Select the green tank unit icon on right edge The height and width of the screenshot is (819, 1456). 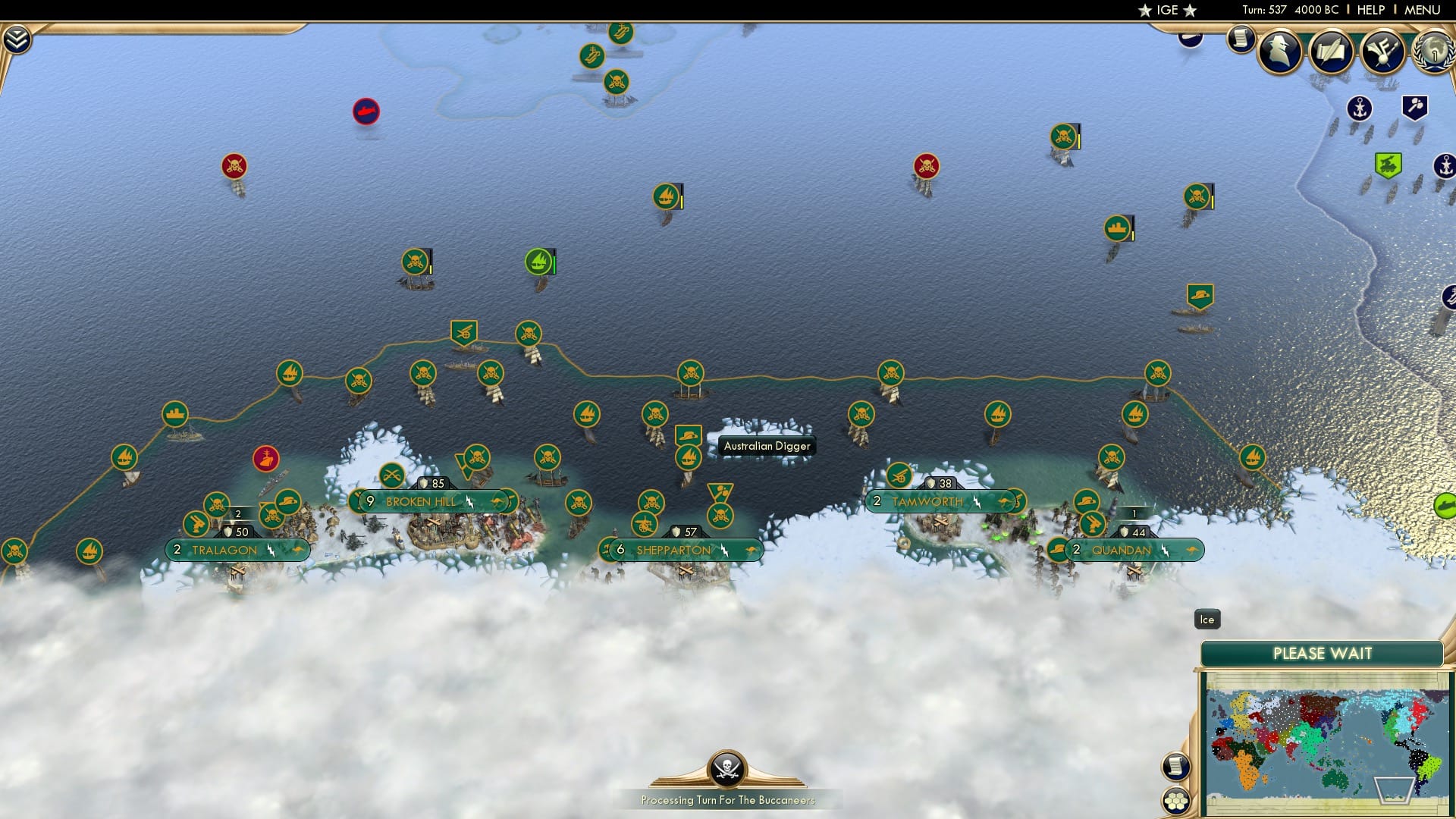pos(1387,162)
